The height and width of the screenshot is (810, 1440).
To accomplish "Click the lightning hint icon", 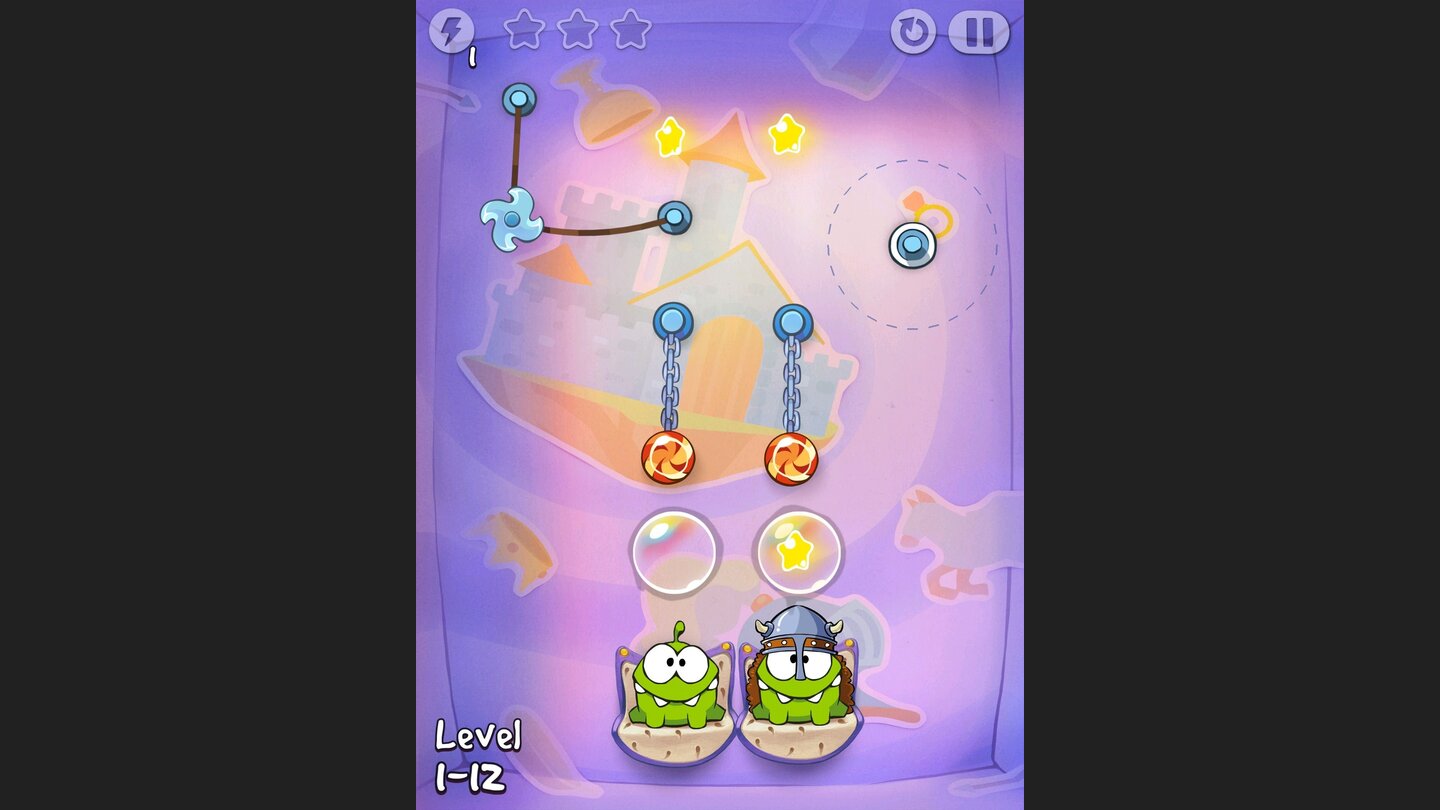I will point(454,32).
